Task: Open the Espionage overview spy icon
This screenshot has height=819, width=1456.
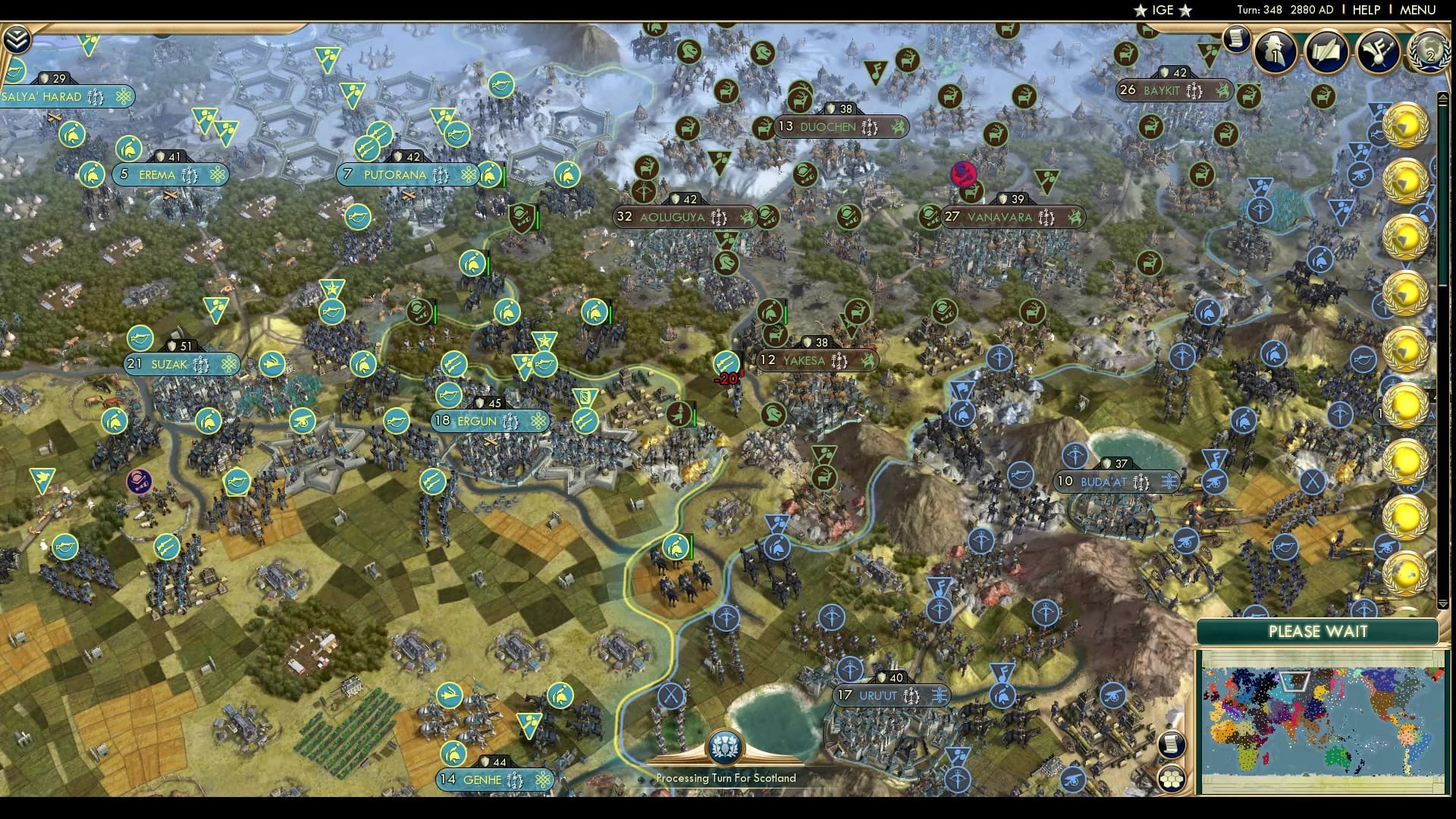Action: click(1275, 52)
